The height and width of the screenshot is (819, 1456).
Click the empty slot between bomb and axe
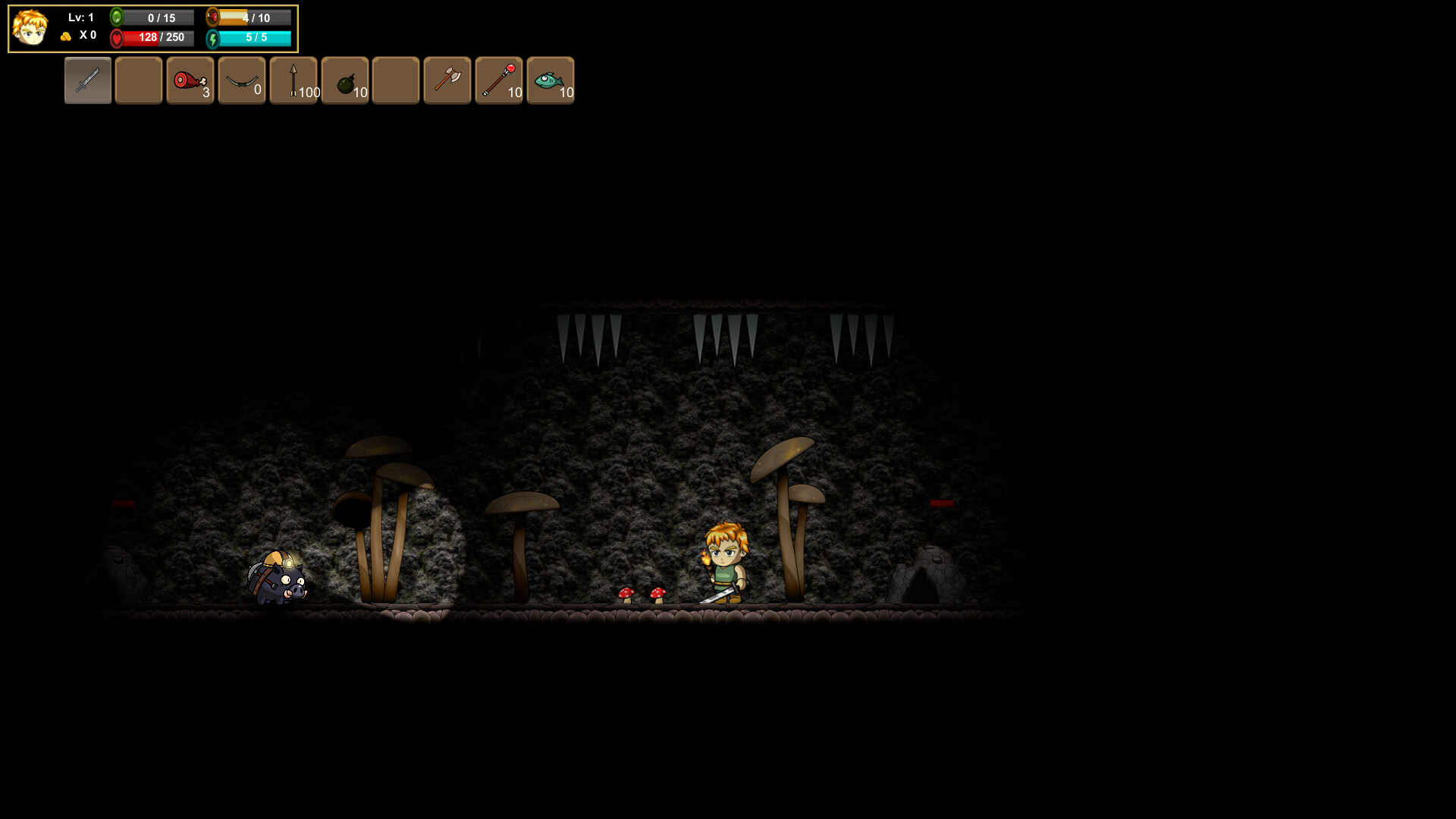[396, 80]
